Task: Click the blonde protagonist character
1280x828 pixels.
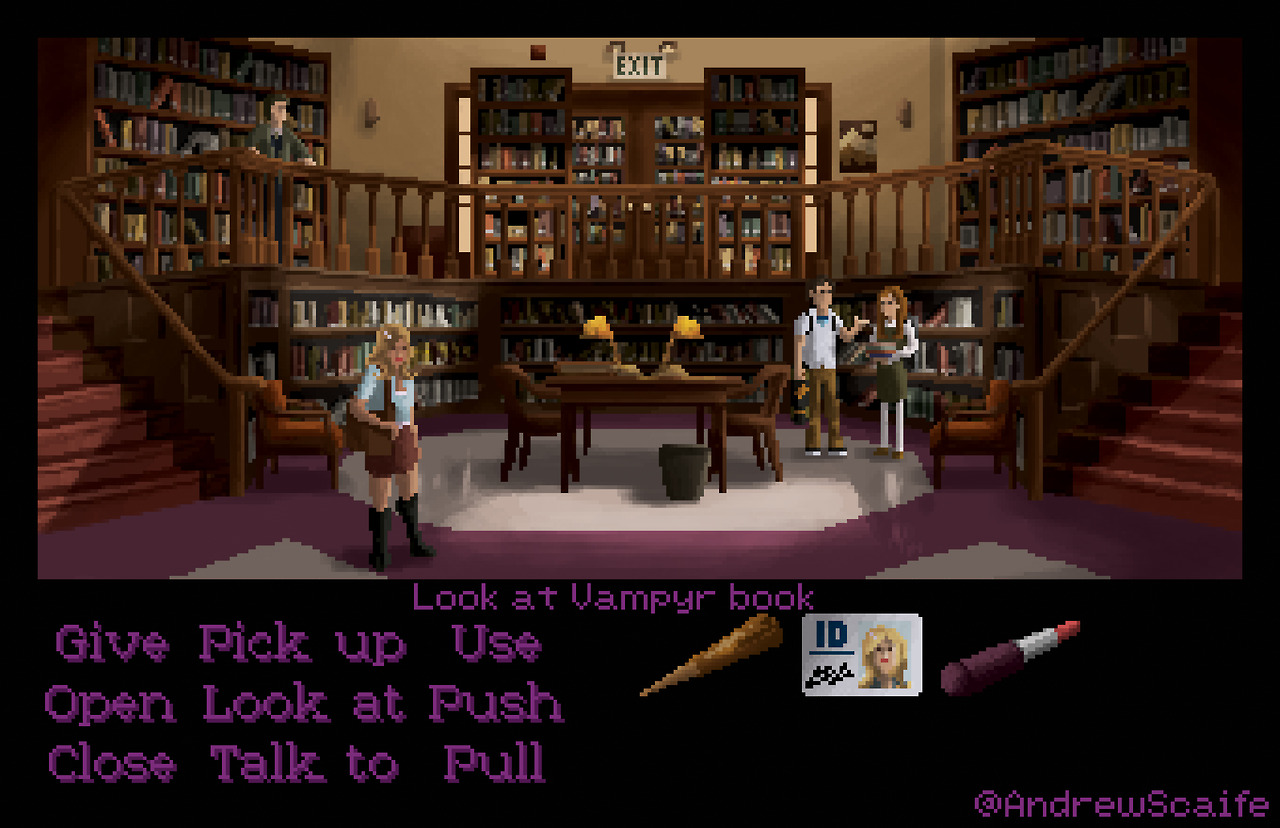Action: click(390, 430)
